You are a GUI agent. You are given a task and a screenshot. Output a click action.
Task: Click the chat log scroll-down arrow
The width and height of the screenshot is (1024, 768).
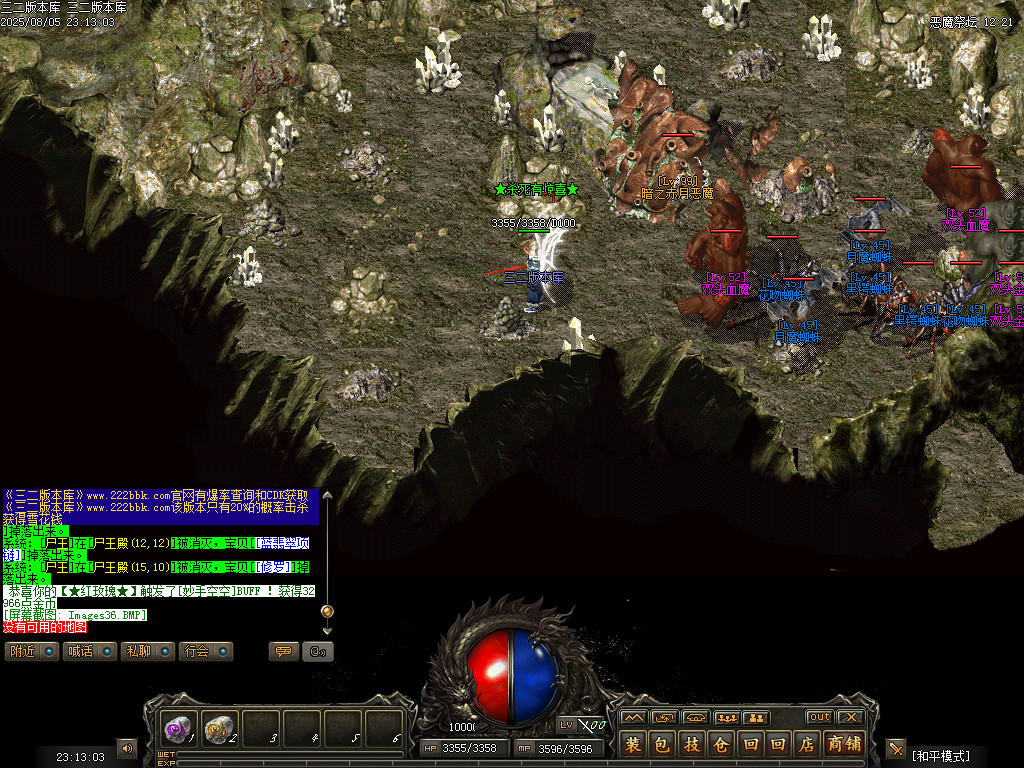(x=326, y=630)
